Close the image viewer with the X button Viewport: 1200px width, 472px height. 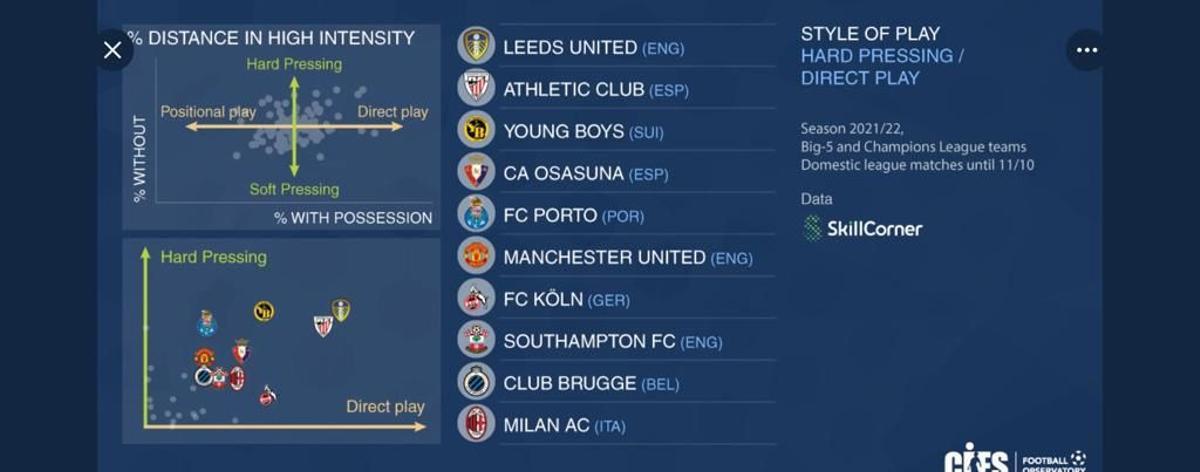(112, 50)
